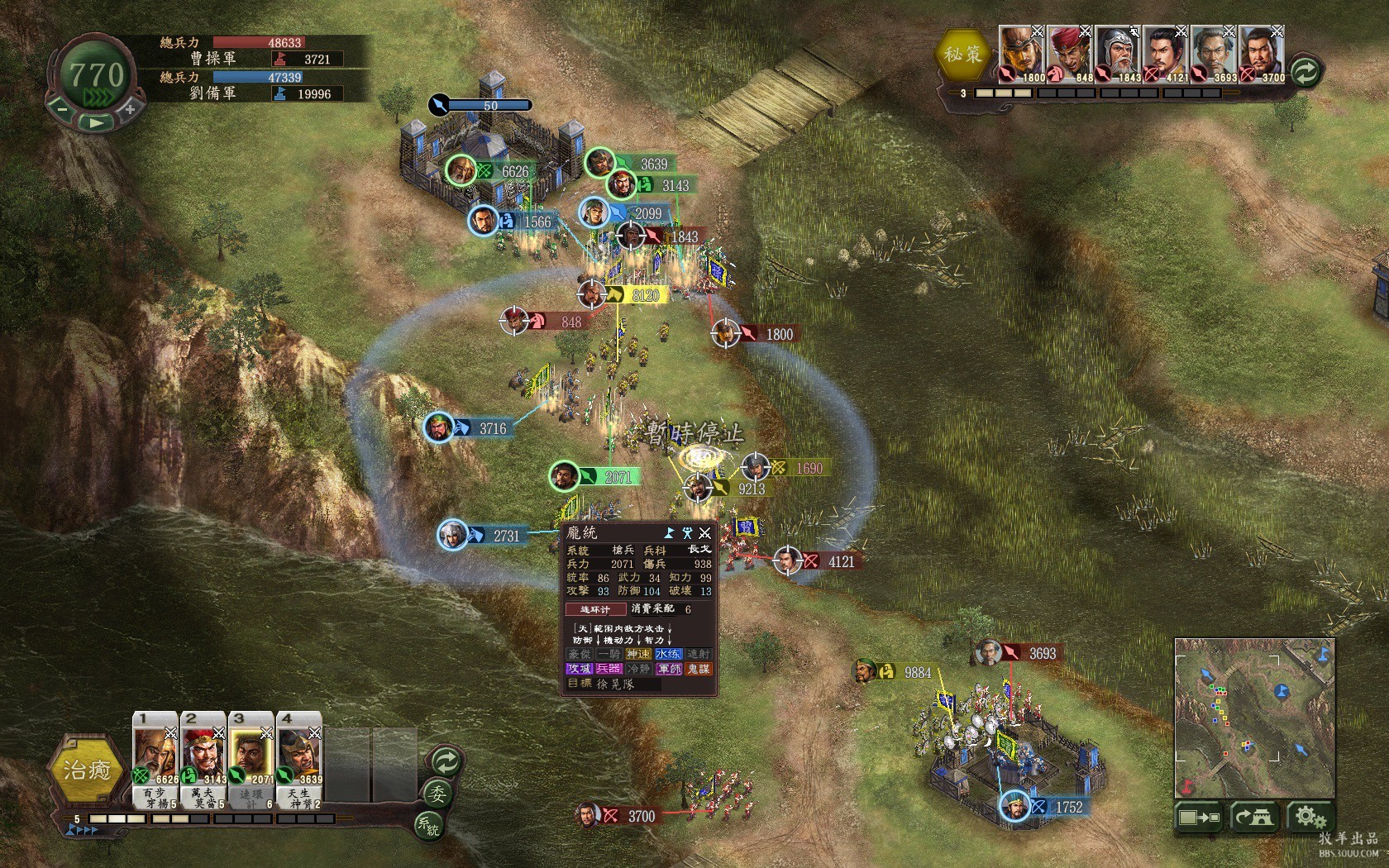
Task: Increase game speed with the plus button
Action: click(130, 108)
